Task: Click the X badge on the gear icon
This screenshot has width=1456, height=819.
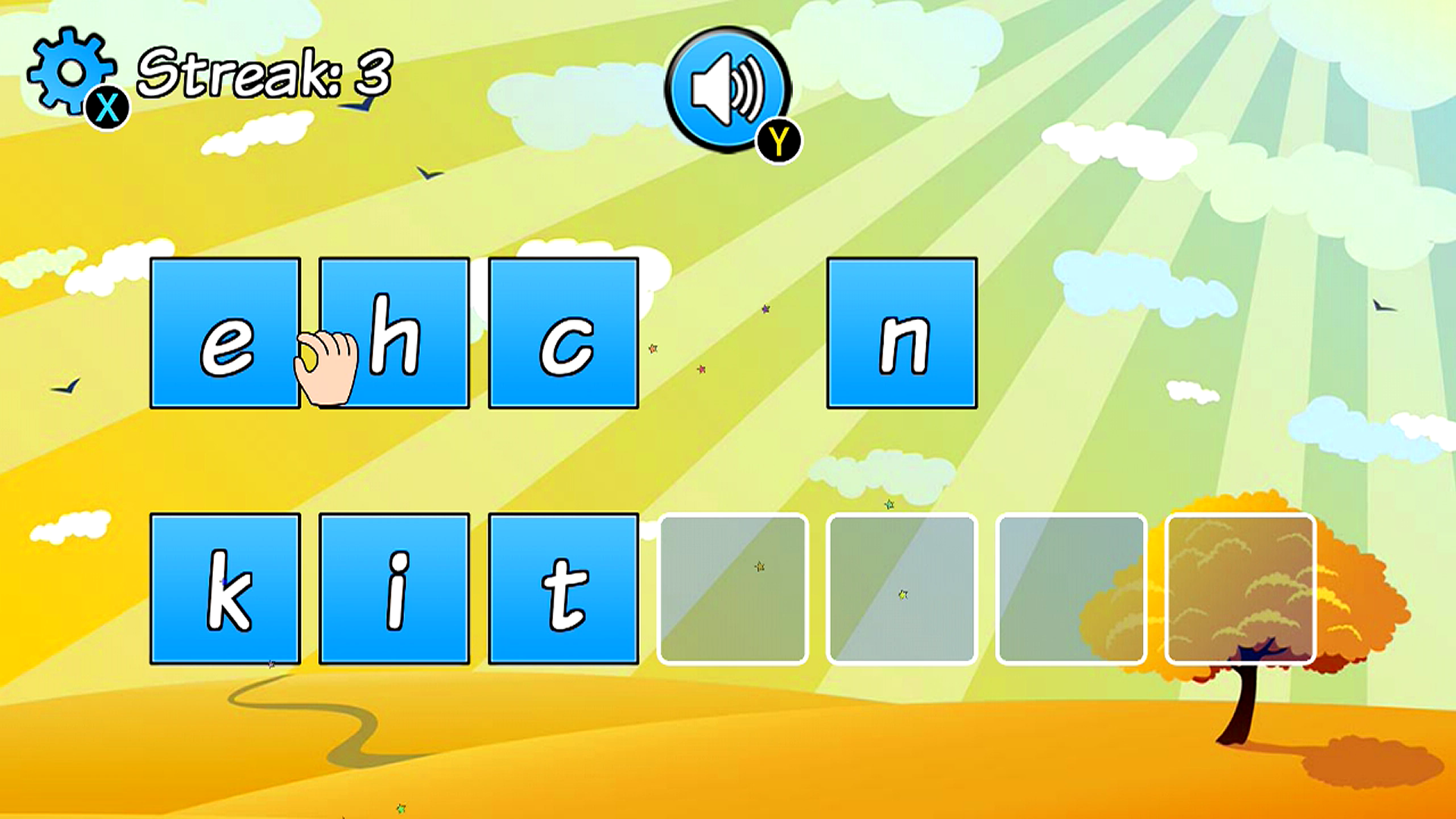Action: [x=106, y=108]
